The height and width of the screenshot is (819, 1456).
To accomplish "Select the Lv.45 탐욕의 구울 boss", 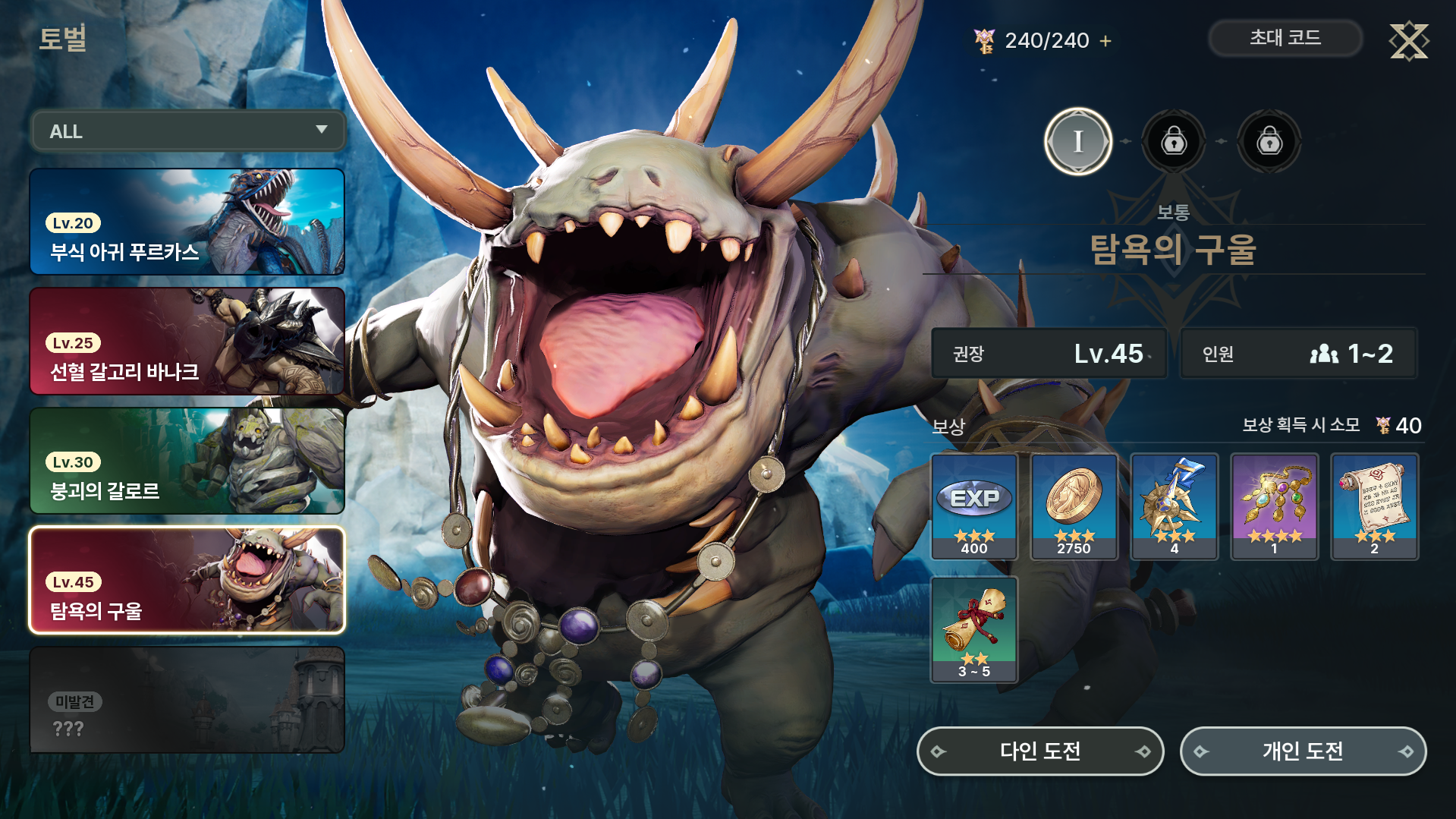I will [187, 580].
